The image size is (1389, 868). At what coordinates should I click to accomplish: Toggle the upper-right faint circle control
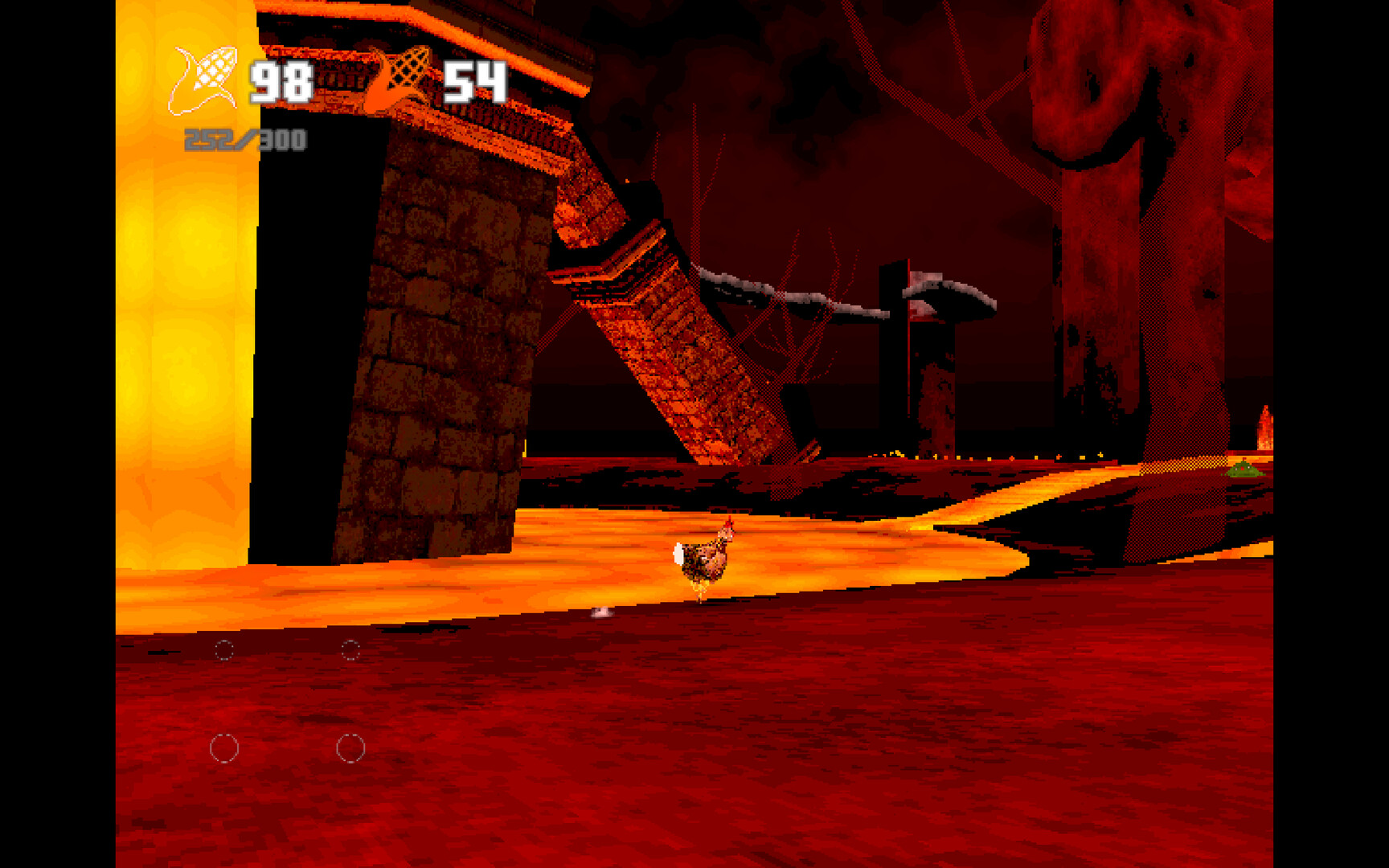point(351,649)
